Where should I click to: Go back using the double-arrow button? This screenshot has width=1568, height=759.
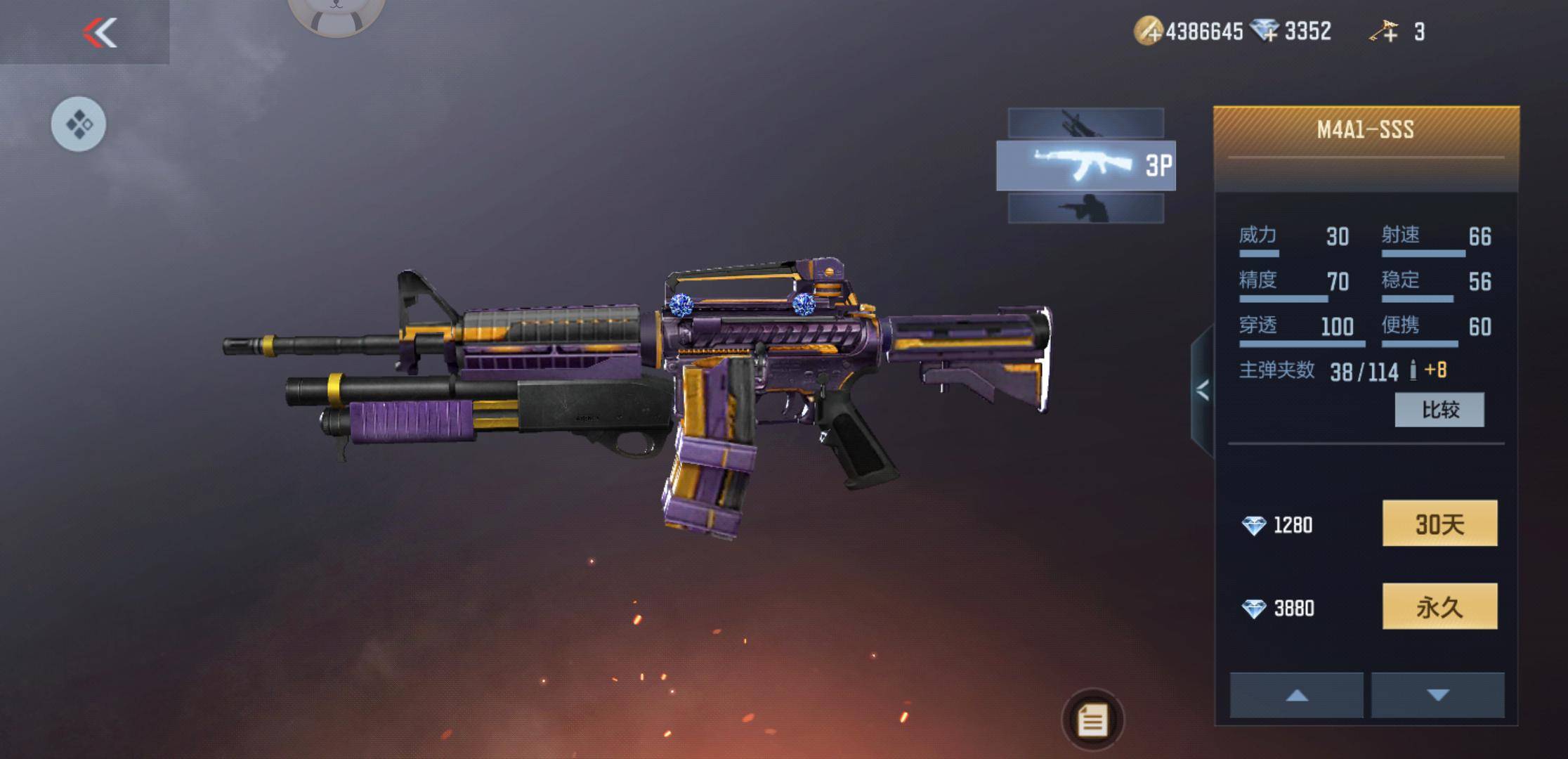click(x=99, y=32)
